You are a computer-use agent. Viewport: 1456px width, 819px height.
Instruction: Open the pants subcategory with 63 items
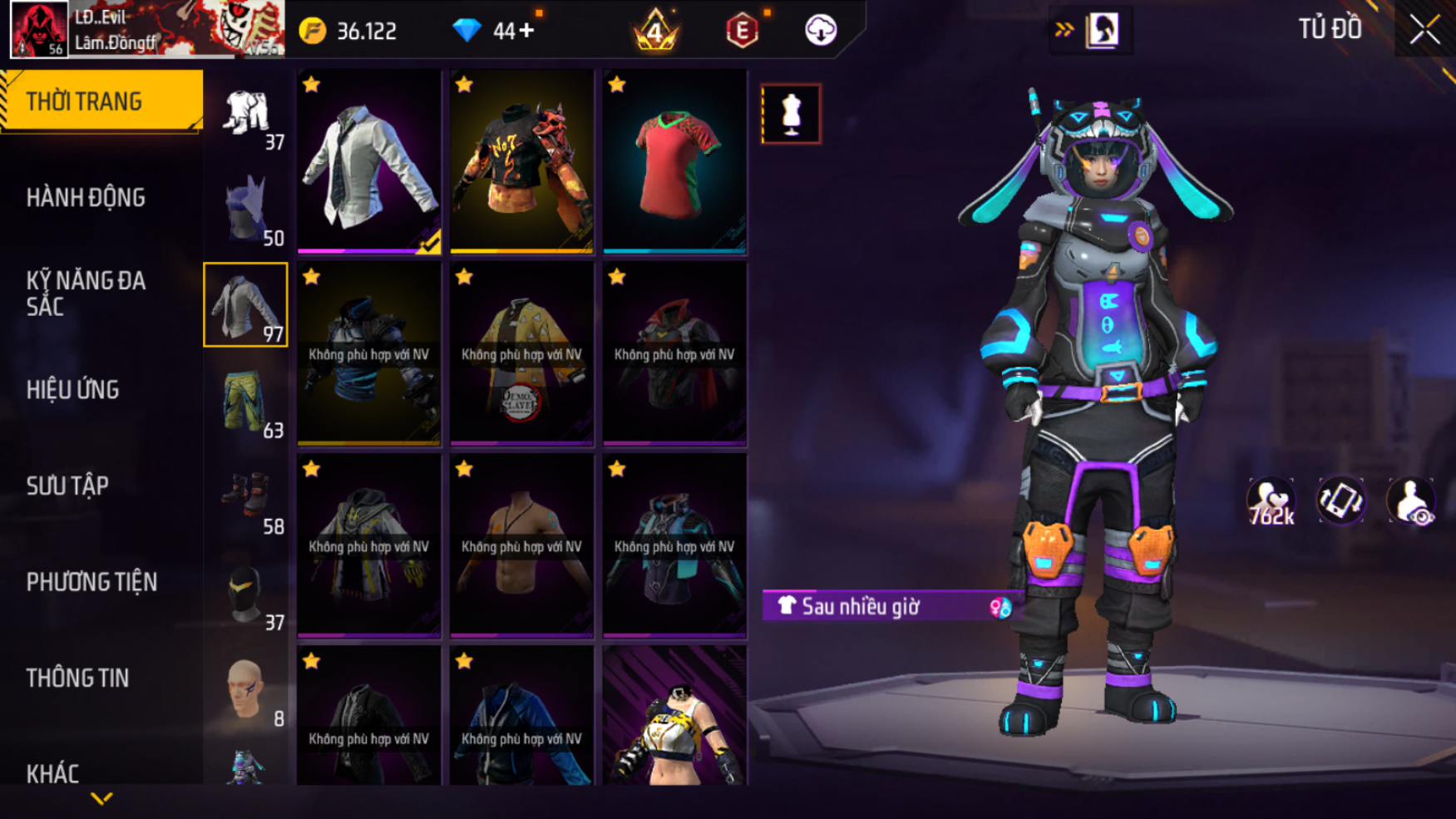[246, 403]
